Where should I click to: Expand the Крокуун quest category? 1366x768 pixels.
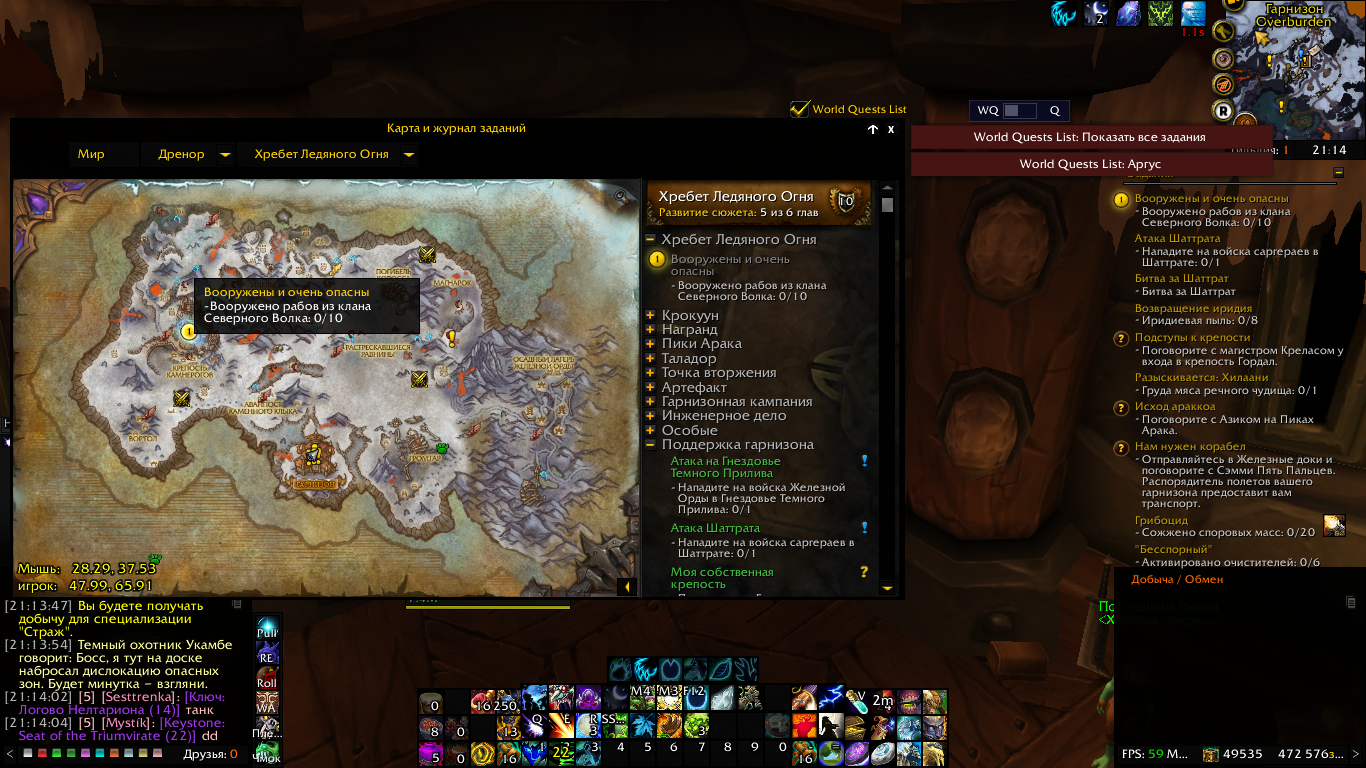[x=650, y=316]
